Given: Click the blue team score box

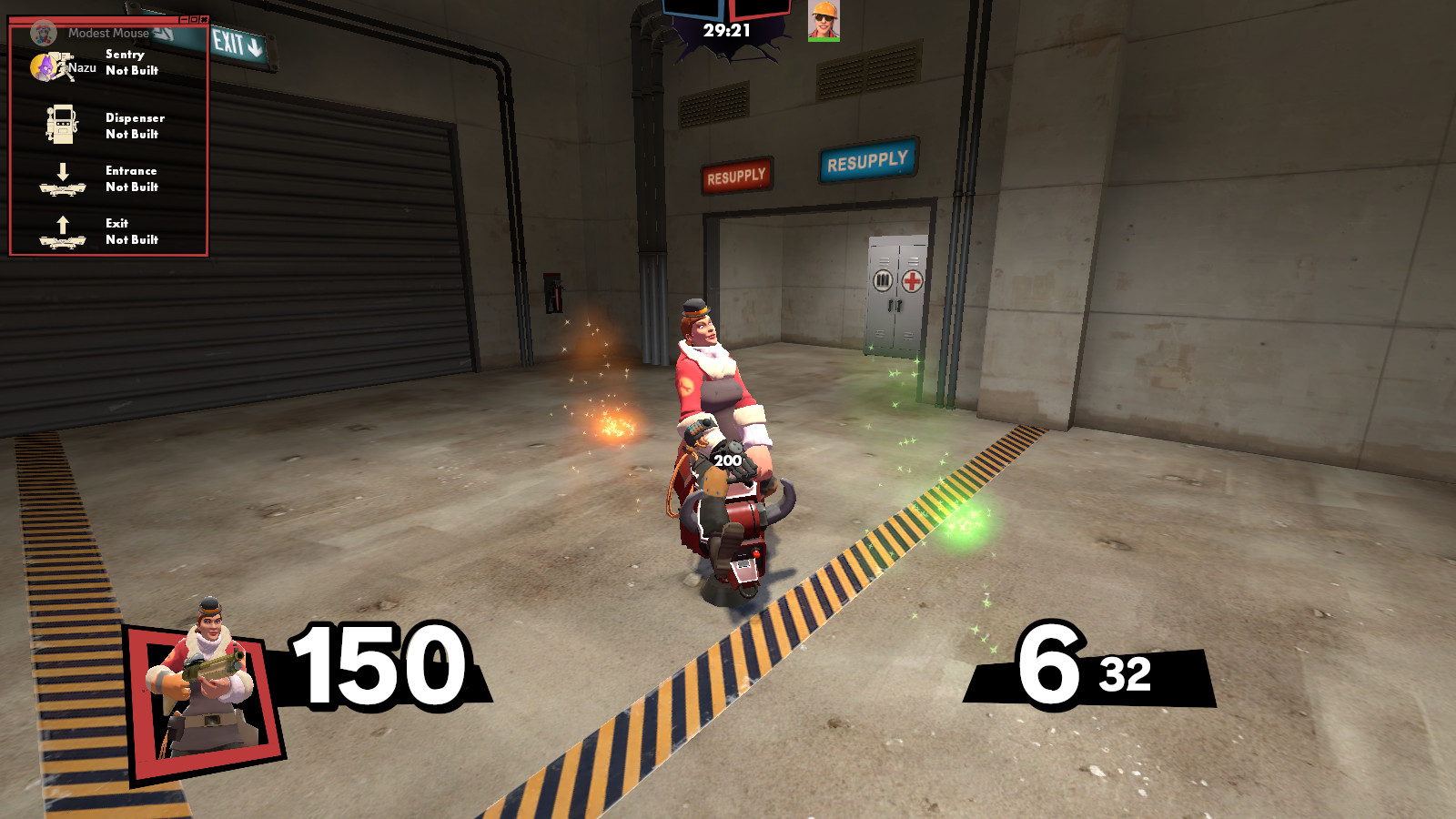Looking at the screenshot, I should [x=692, y=9].
